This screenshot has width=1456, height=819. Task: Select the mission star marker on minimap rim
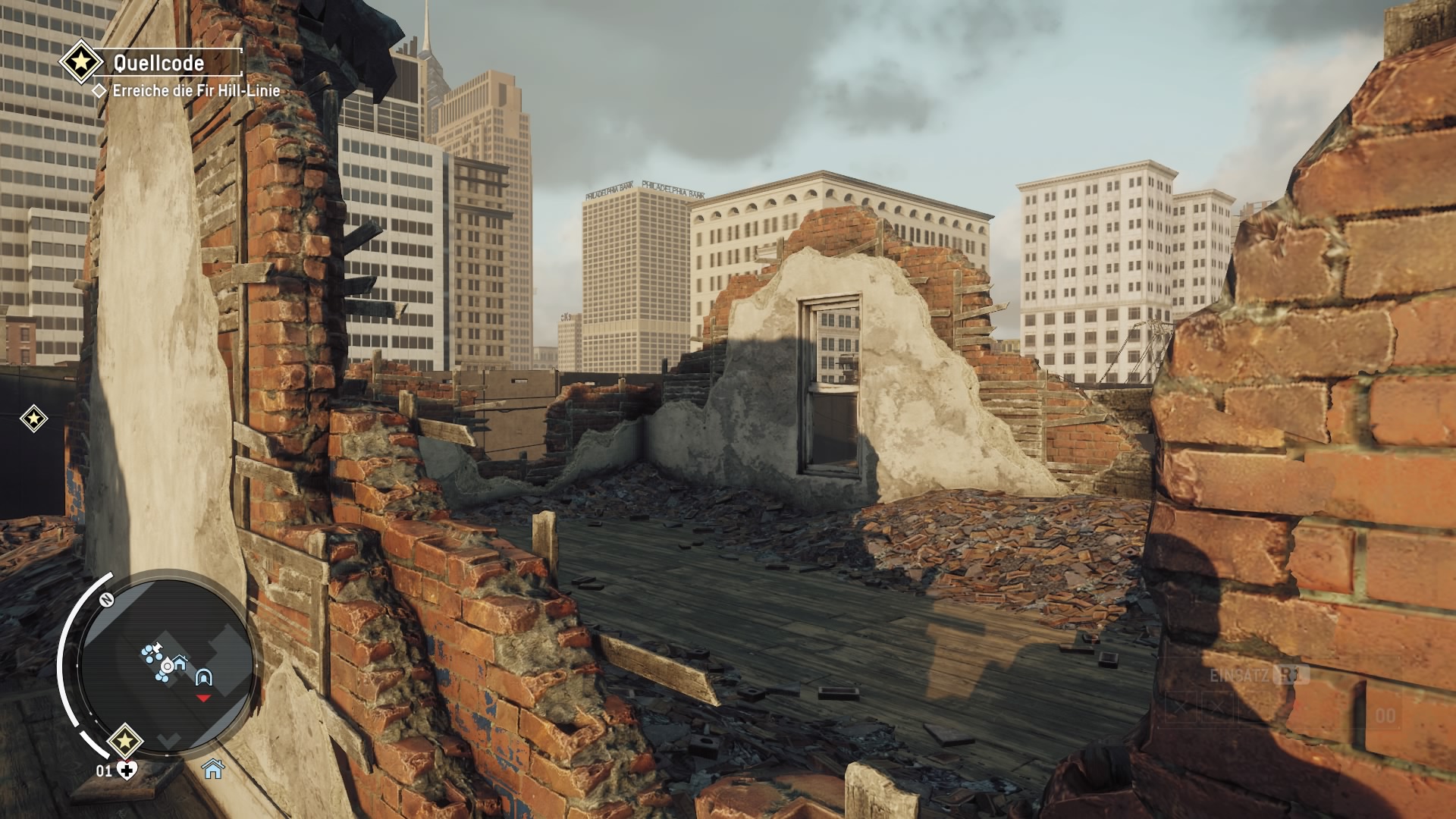click(125, 741)
